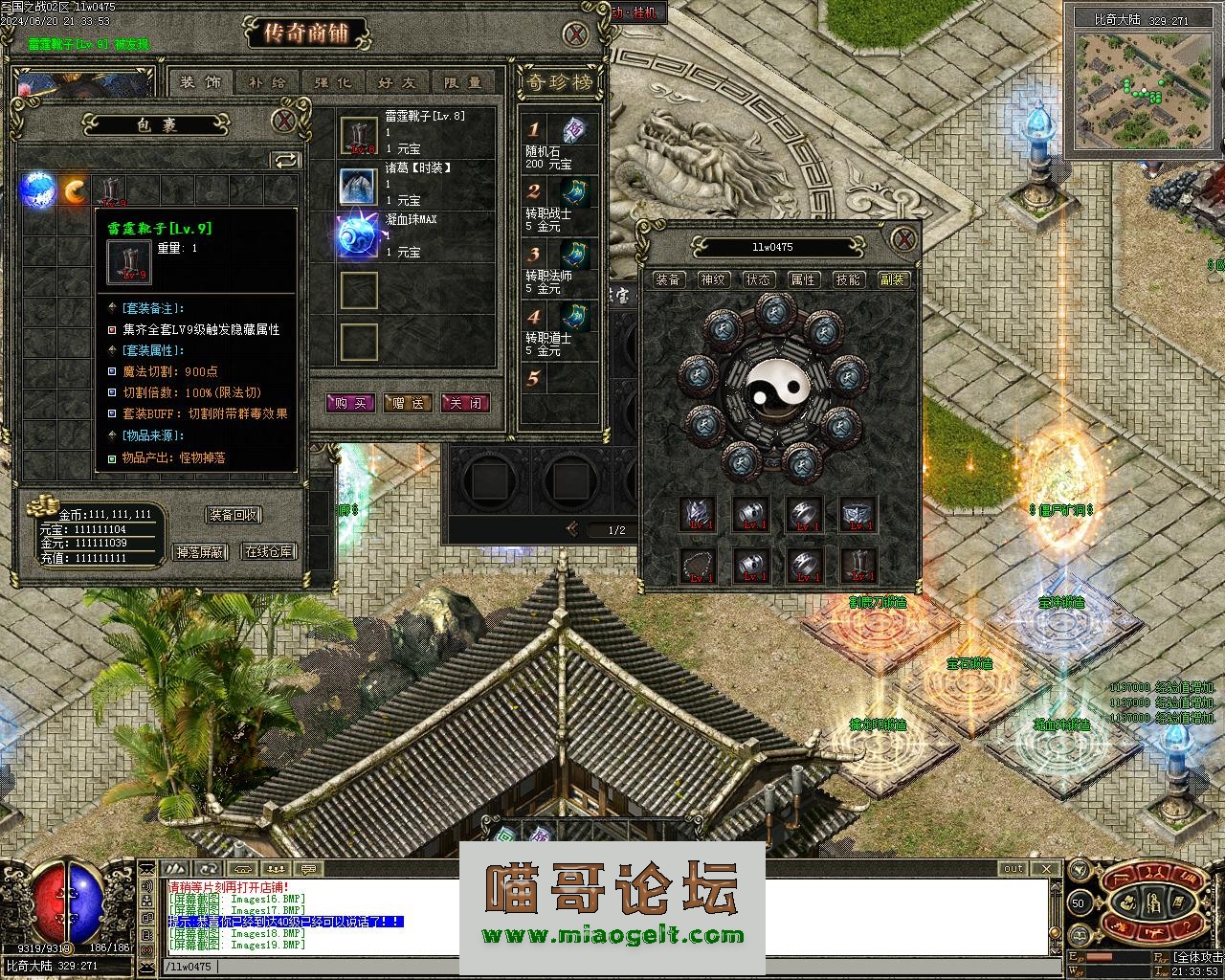The image size is (1225, 980).
Task: Click the 装备回收 button
Action: point(234,515)
